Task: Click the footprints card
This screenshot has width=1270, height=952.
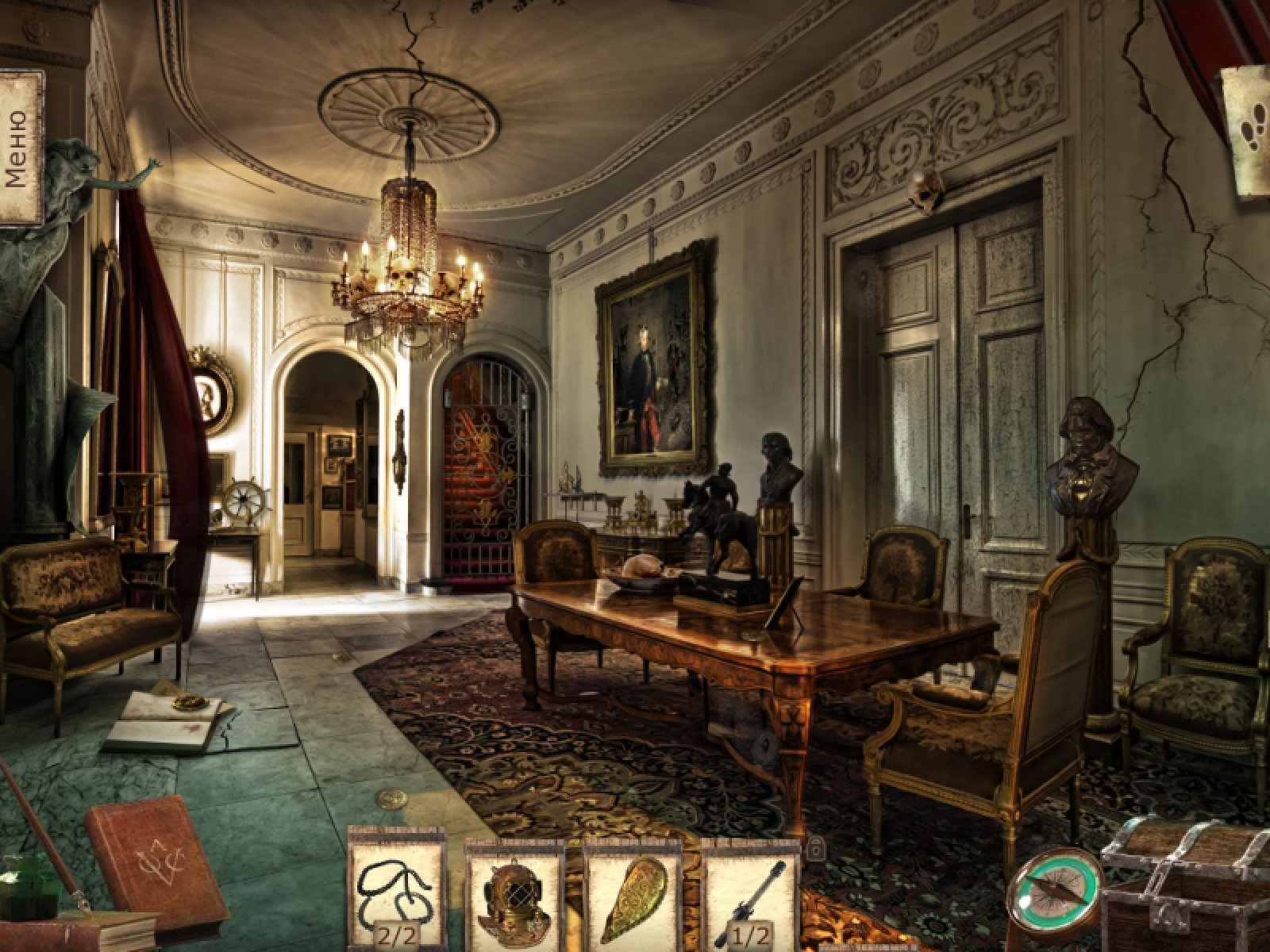Action: pos(1249,131)
